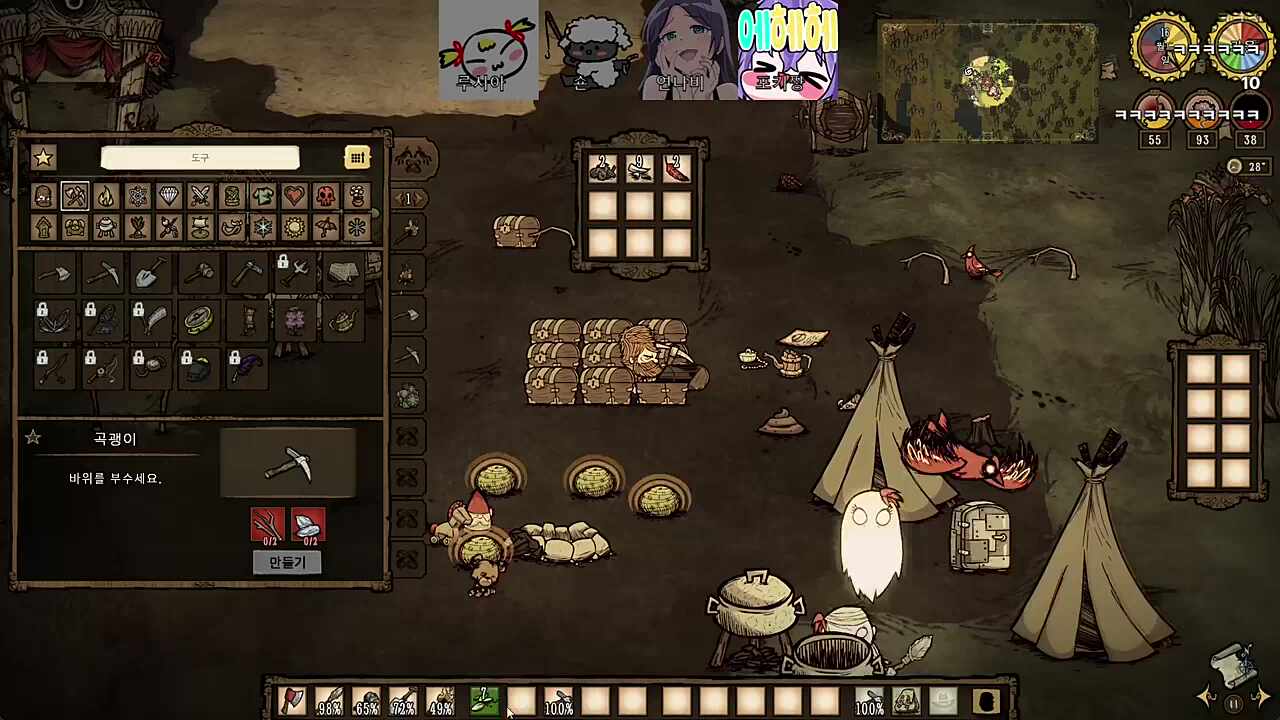The image size is (1280, 720).
Task: Choose the axe recipe in crafting grid
Action: (55, 272)
